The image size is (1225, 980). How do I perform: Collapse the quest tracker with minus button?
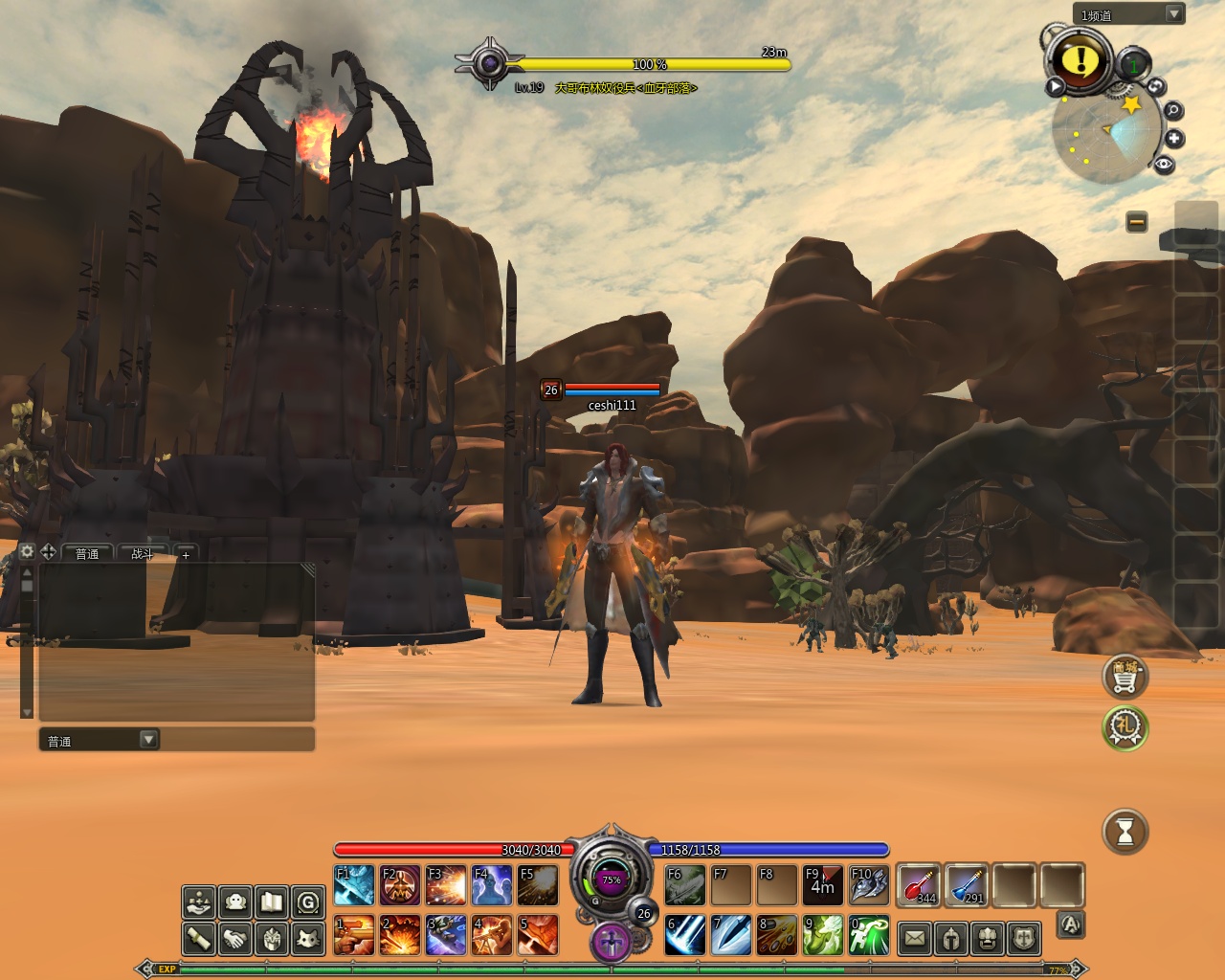(x=1137, y=222)
